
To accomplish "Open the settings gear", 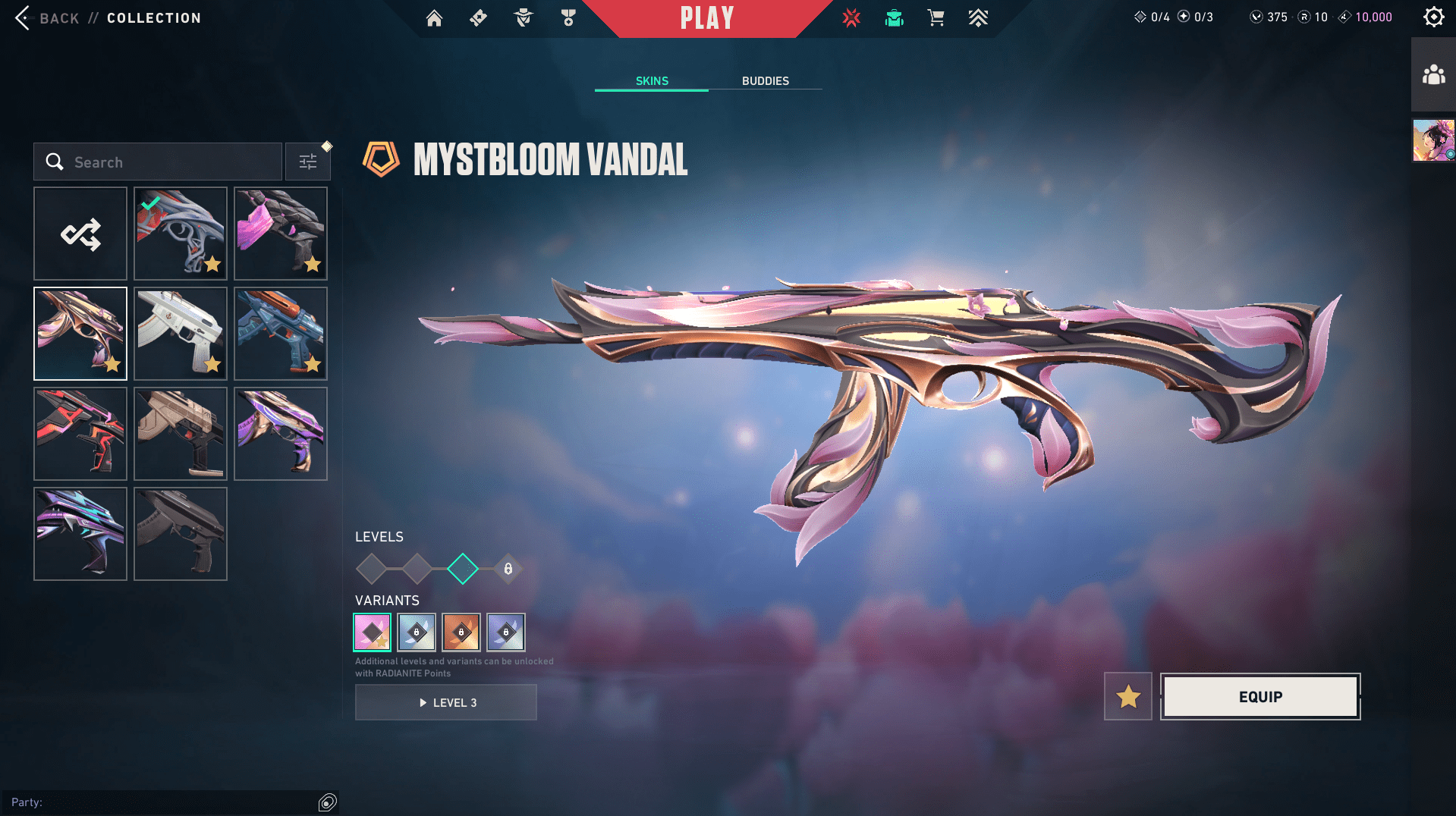I will coord(1433,17).
